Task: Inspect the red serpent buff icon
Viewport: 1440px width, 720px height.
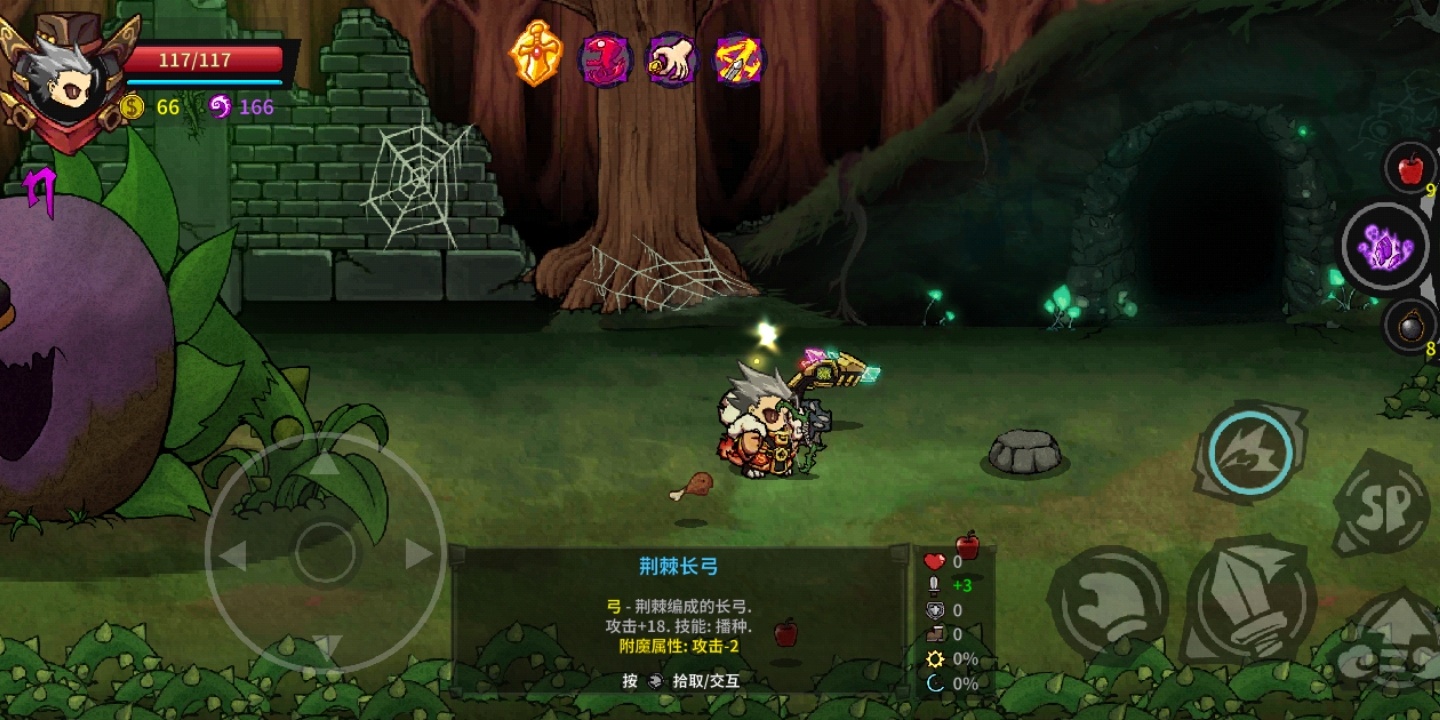Action: [605, 59]
